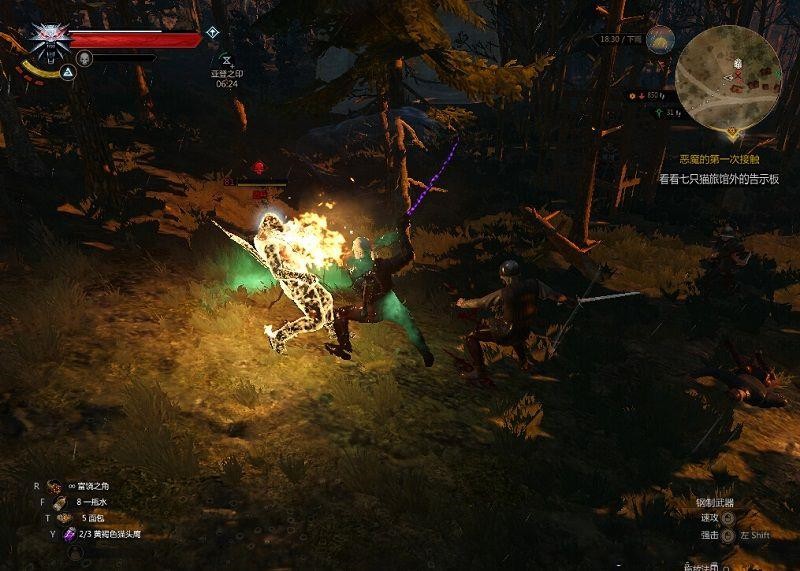Use the purple Tawny Owl potion slot
Viewport: 800px width, 571px height.
tap(69, 534)
